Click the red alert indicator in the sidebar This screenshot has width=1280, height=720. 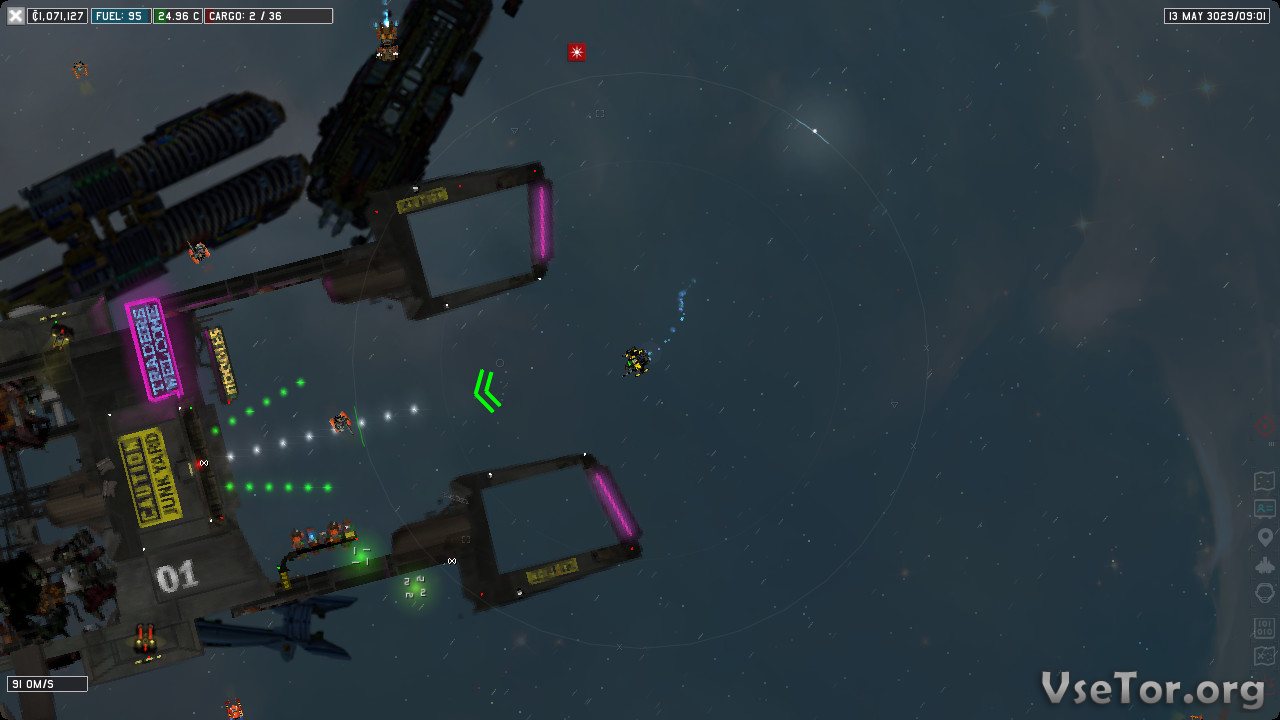(1265, 425)
